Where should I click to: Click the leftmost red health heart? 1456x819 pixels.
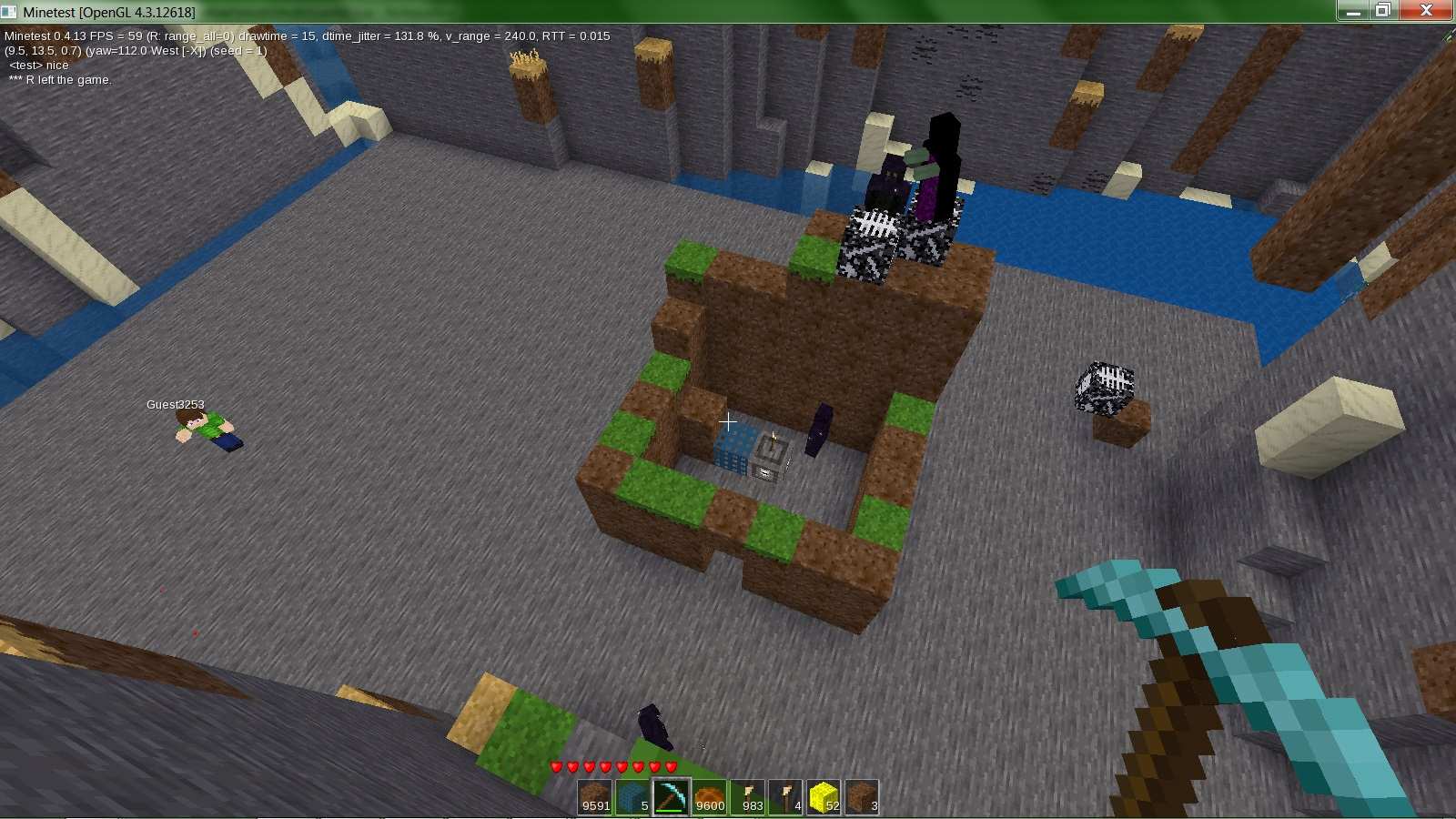(x=554, y=764)
